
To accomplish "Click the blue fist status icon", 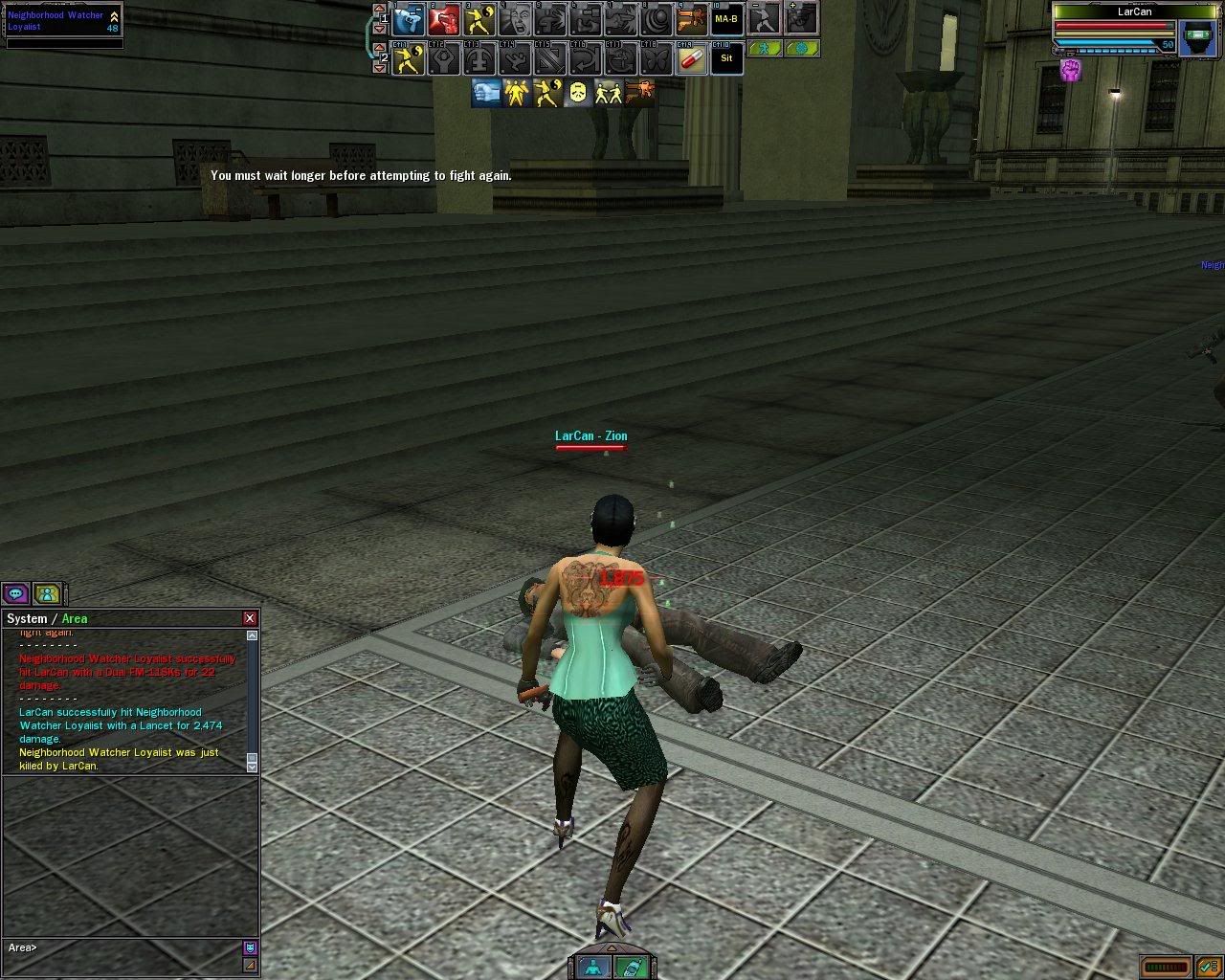I will pos(486,93).
